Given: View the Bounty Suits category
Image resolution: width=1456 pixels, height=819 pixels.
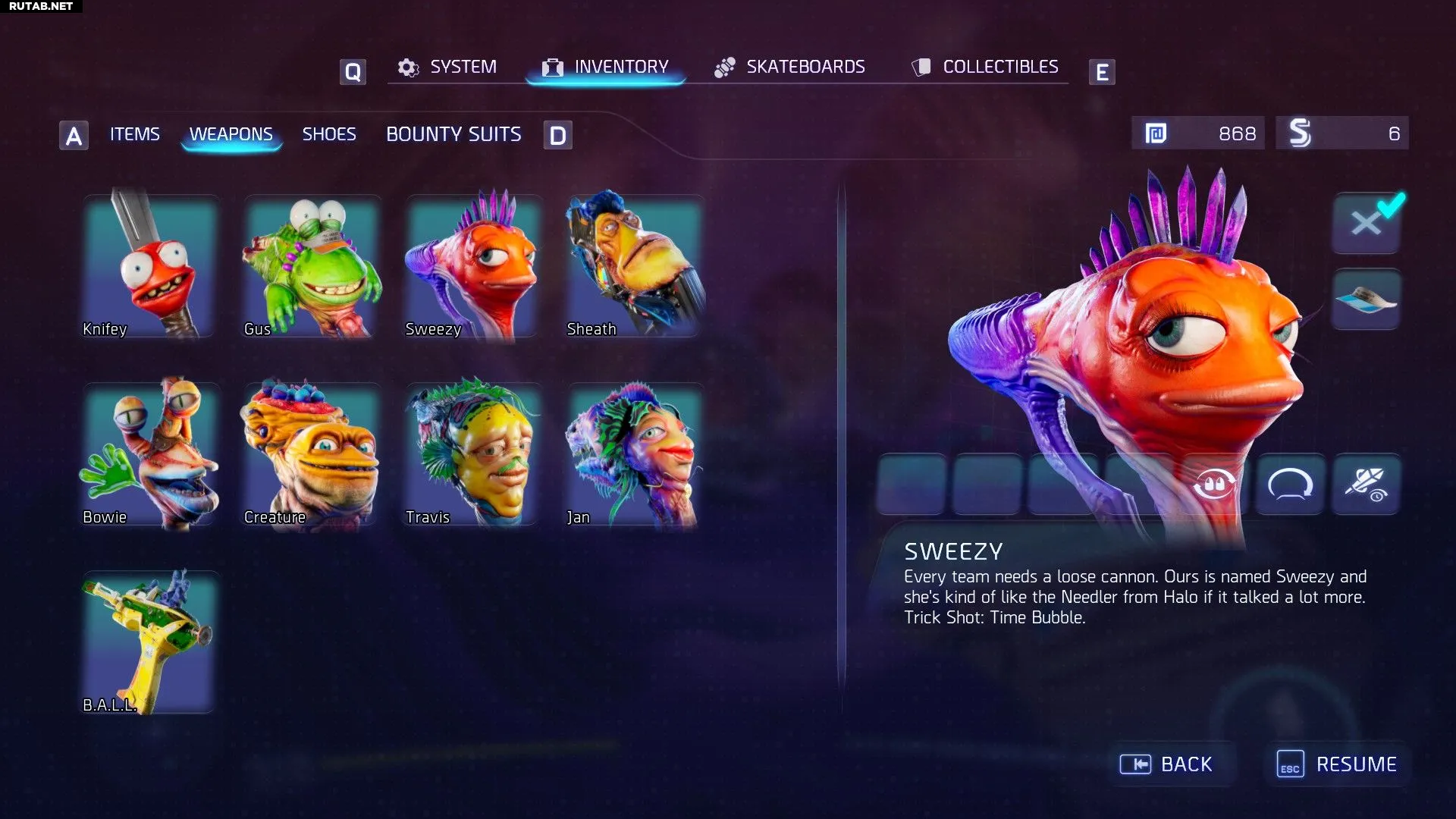Looking at the screenshot, I should pos(453,134).
